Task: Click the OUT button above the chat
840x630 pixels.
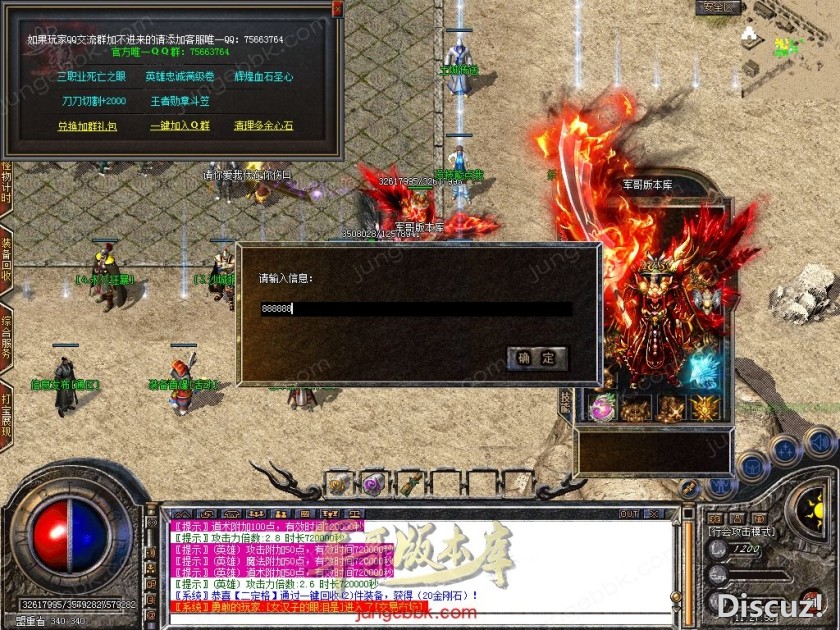Action: click(x=629, y=514)
